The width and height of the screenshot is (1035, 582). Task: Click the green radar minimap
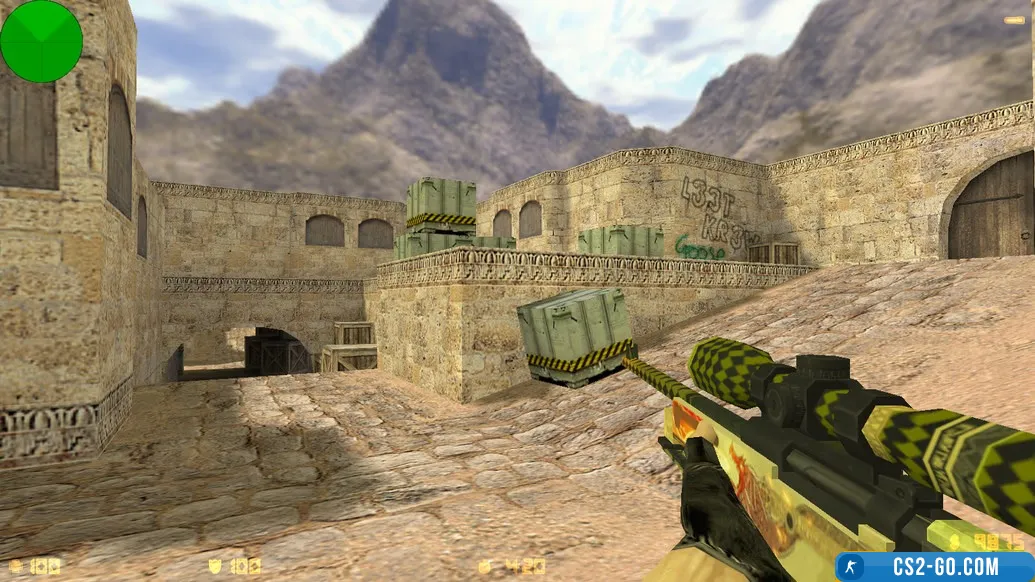[x=41, y=41]
